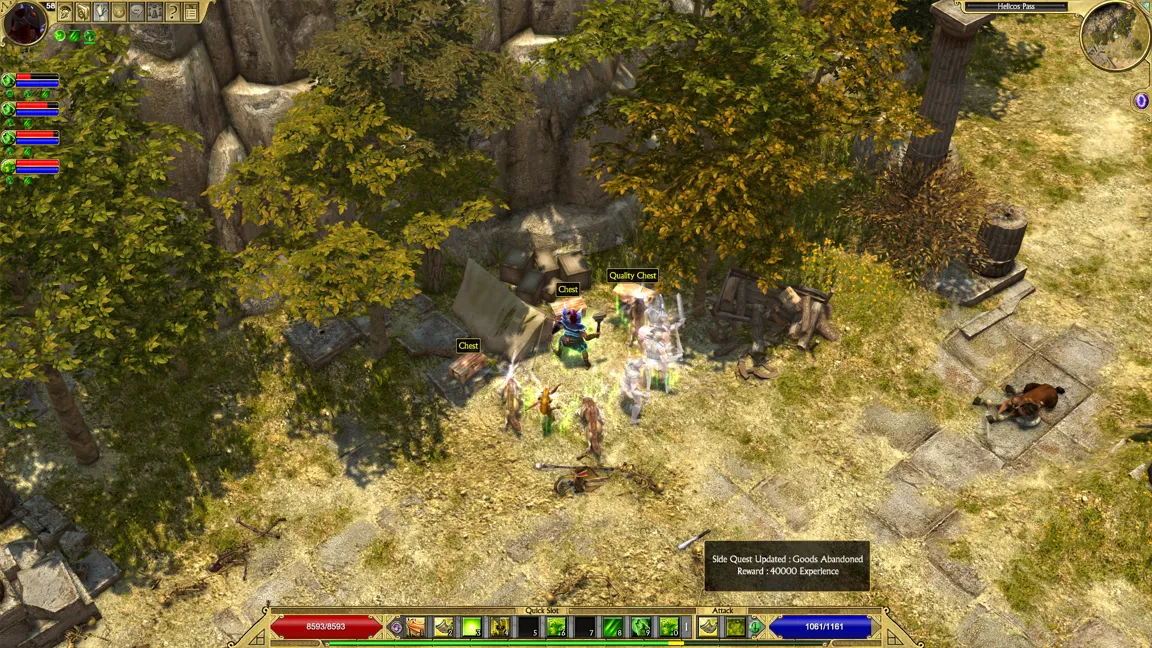The height and width of the screenshot is (648, 1152).
Task: Activate quick slot 8 green slash skill
Action: (x=613, y=627)
